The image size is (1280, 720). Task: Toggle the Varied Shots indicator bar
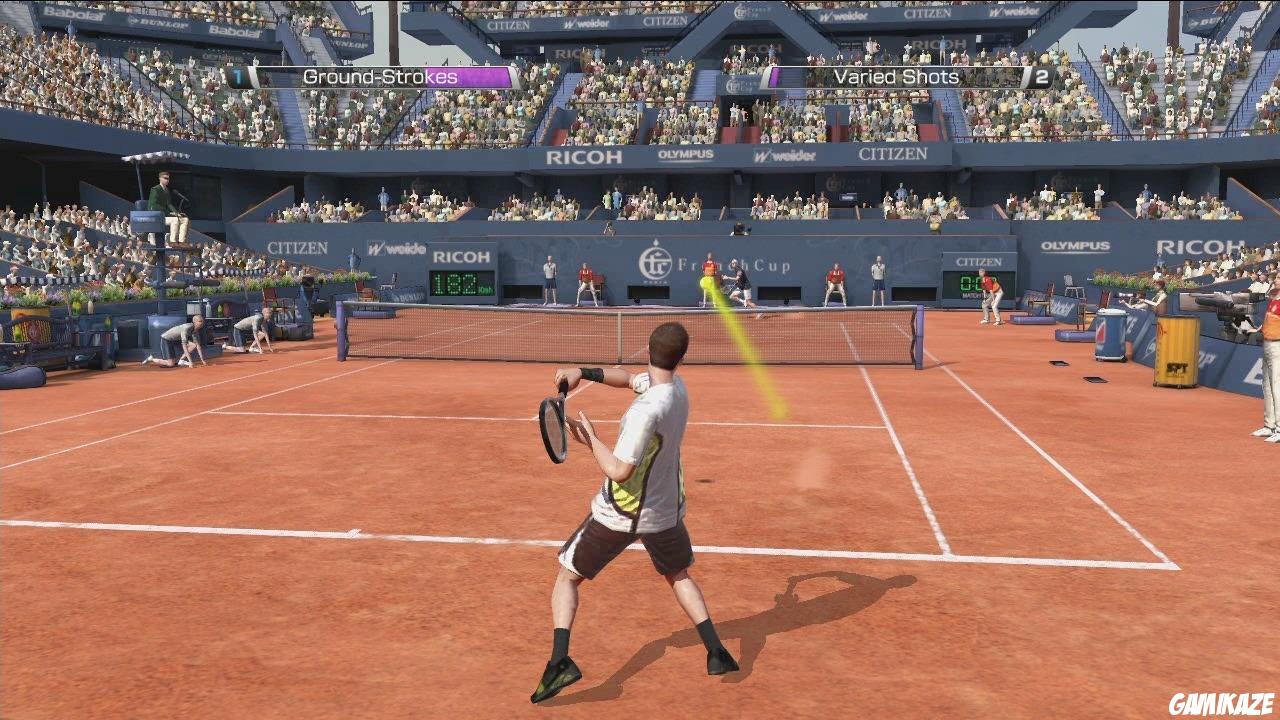coord(897,76)
